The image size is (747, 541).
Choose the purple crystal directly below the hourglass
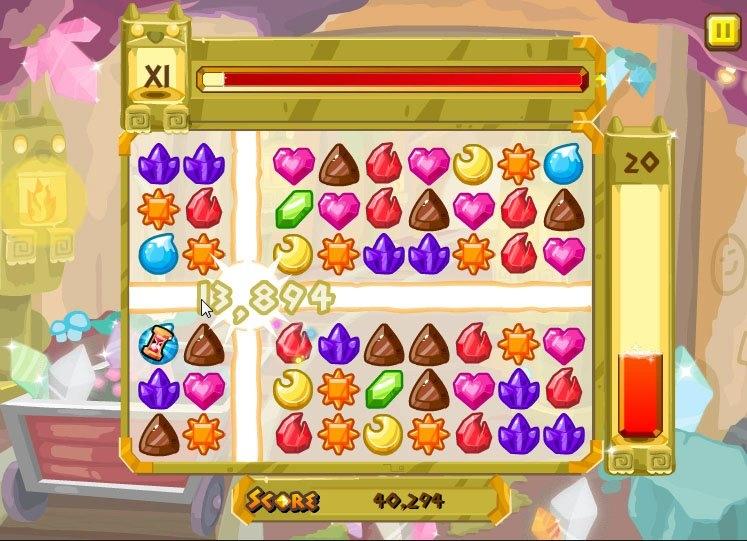point(158,388)
